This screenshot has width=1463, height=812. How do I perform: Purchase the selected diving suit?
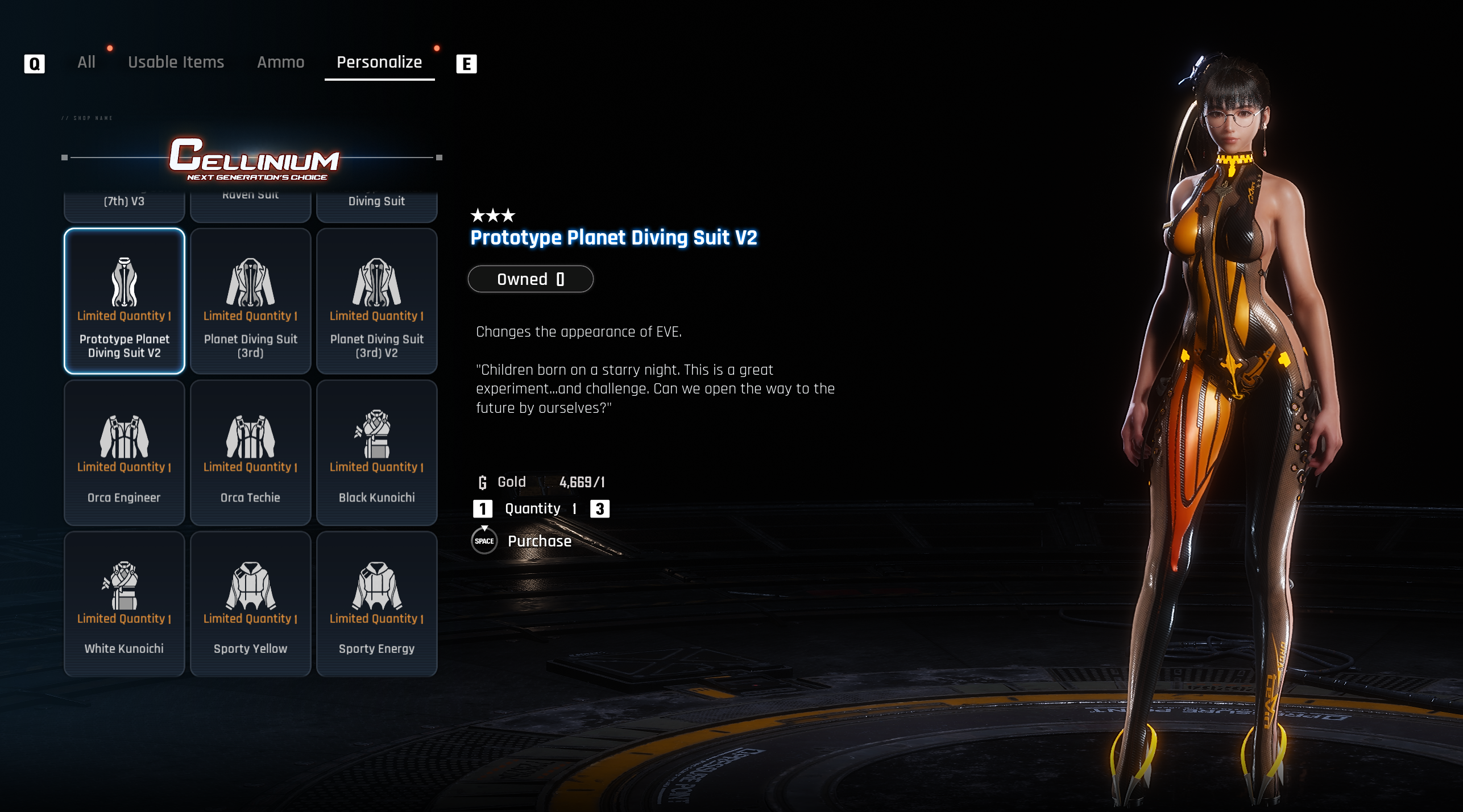538,541
